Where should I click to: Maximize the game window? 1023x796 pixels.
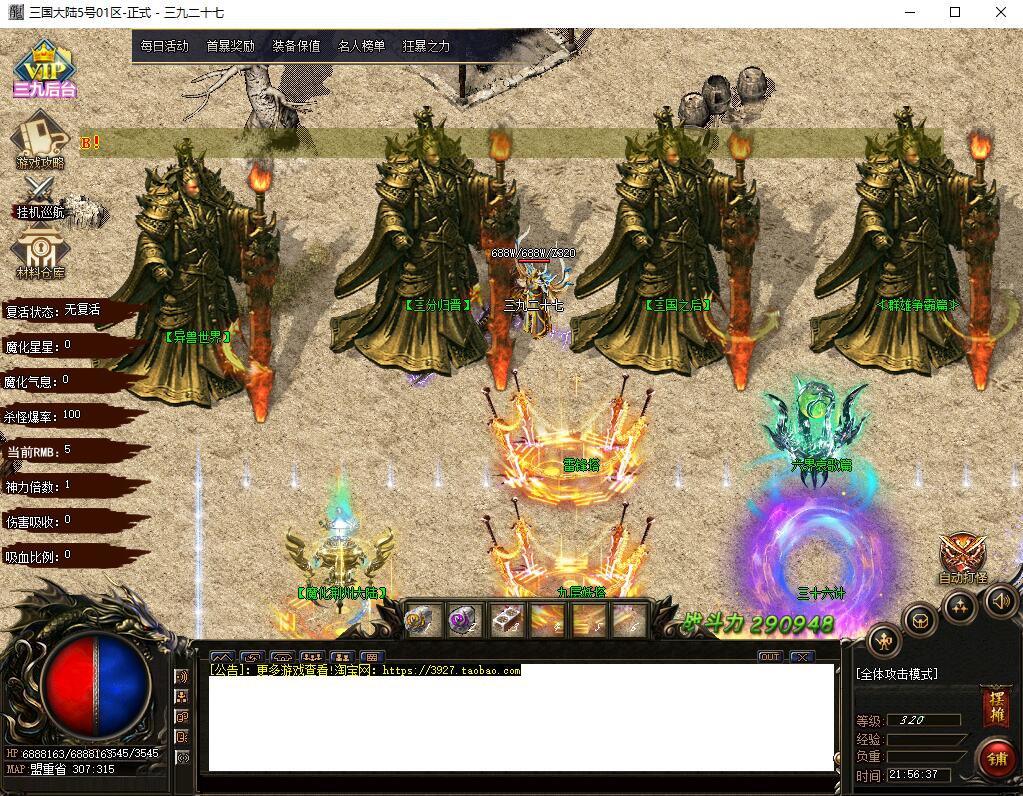click(x=955, y=12)
